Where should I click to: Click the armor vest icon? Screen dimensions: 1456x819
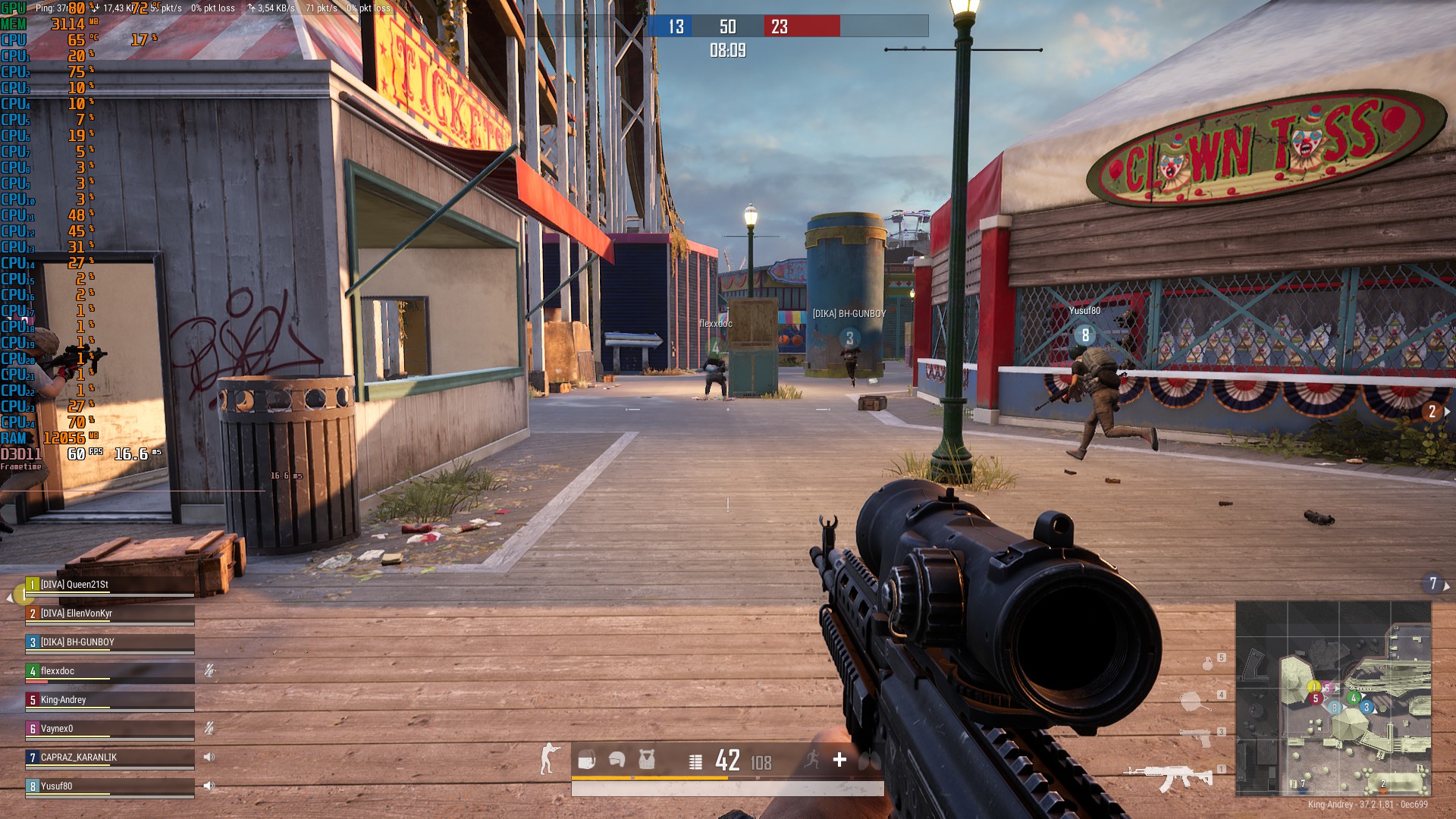pyautogui.click(x=646, y=760)
